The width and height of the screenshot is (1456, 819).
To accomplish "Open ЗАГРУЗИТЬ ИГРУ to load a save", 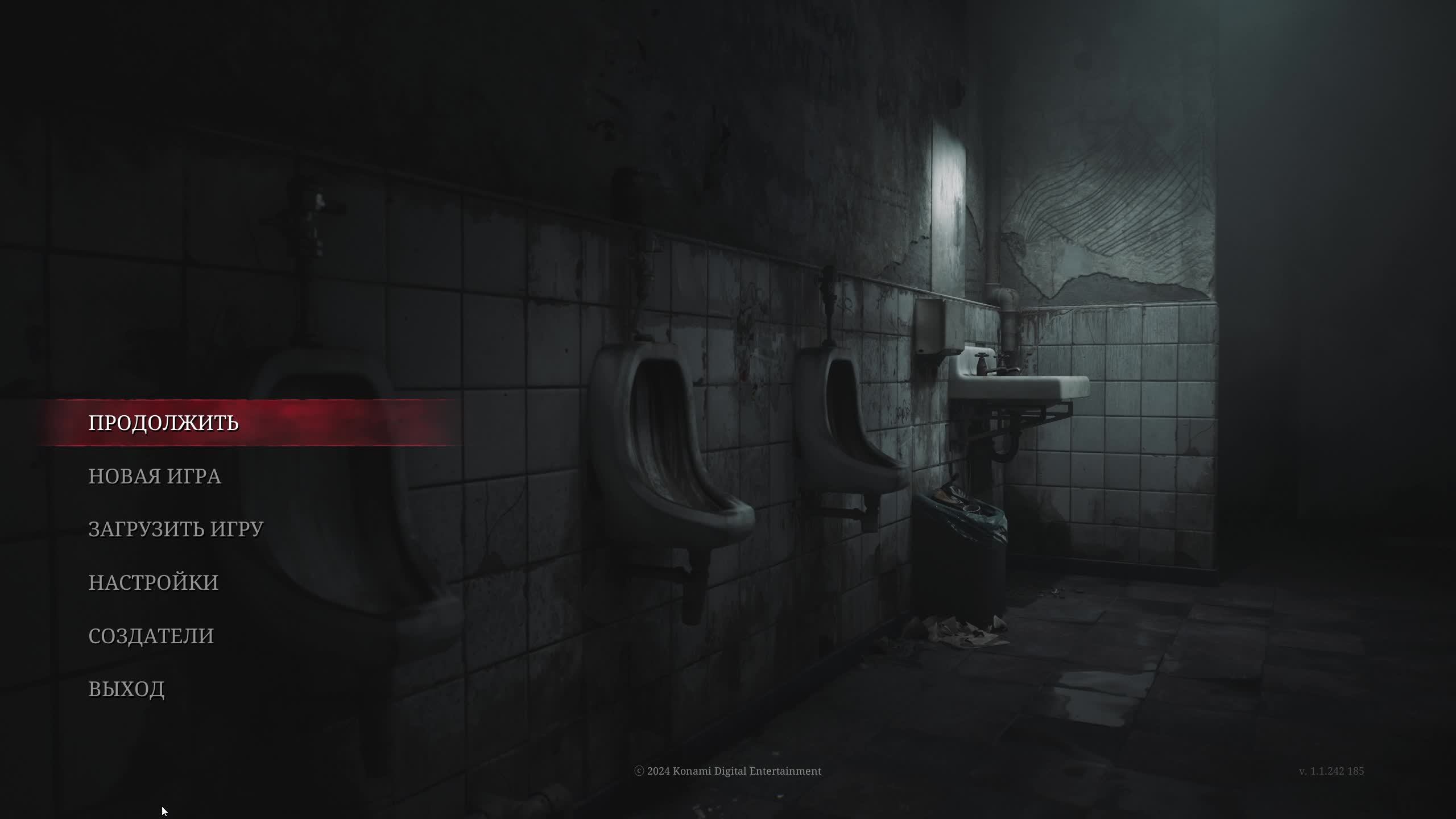I will coord(176,529).
